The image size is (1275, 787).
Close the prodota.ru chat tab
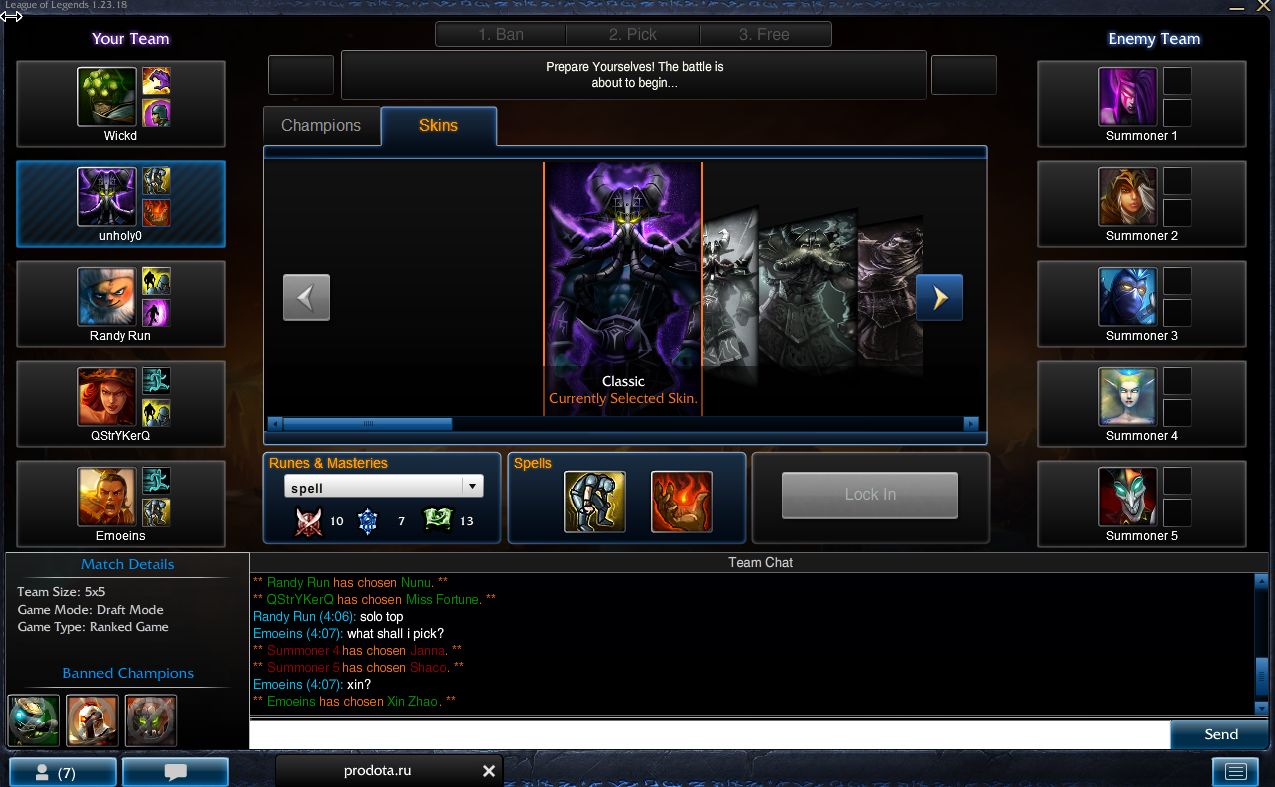489,771
